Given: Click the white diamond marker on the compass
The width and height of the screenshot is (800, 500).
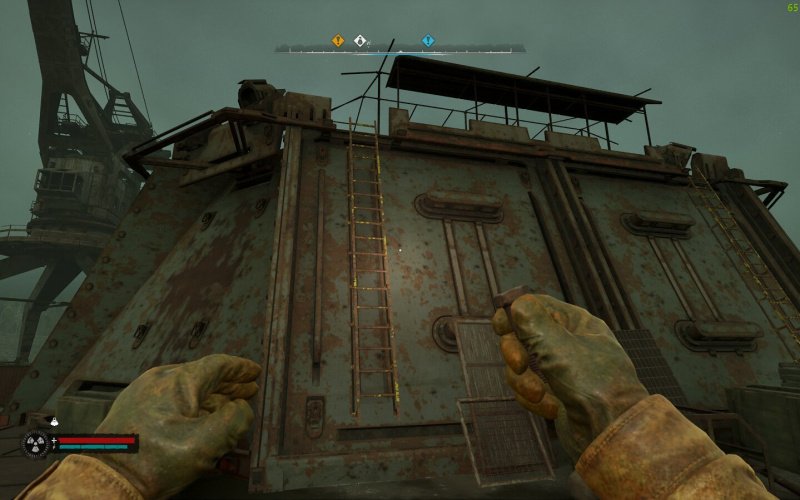Looking at the screenshot, I should tap(359, 41).
